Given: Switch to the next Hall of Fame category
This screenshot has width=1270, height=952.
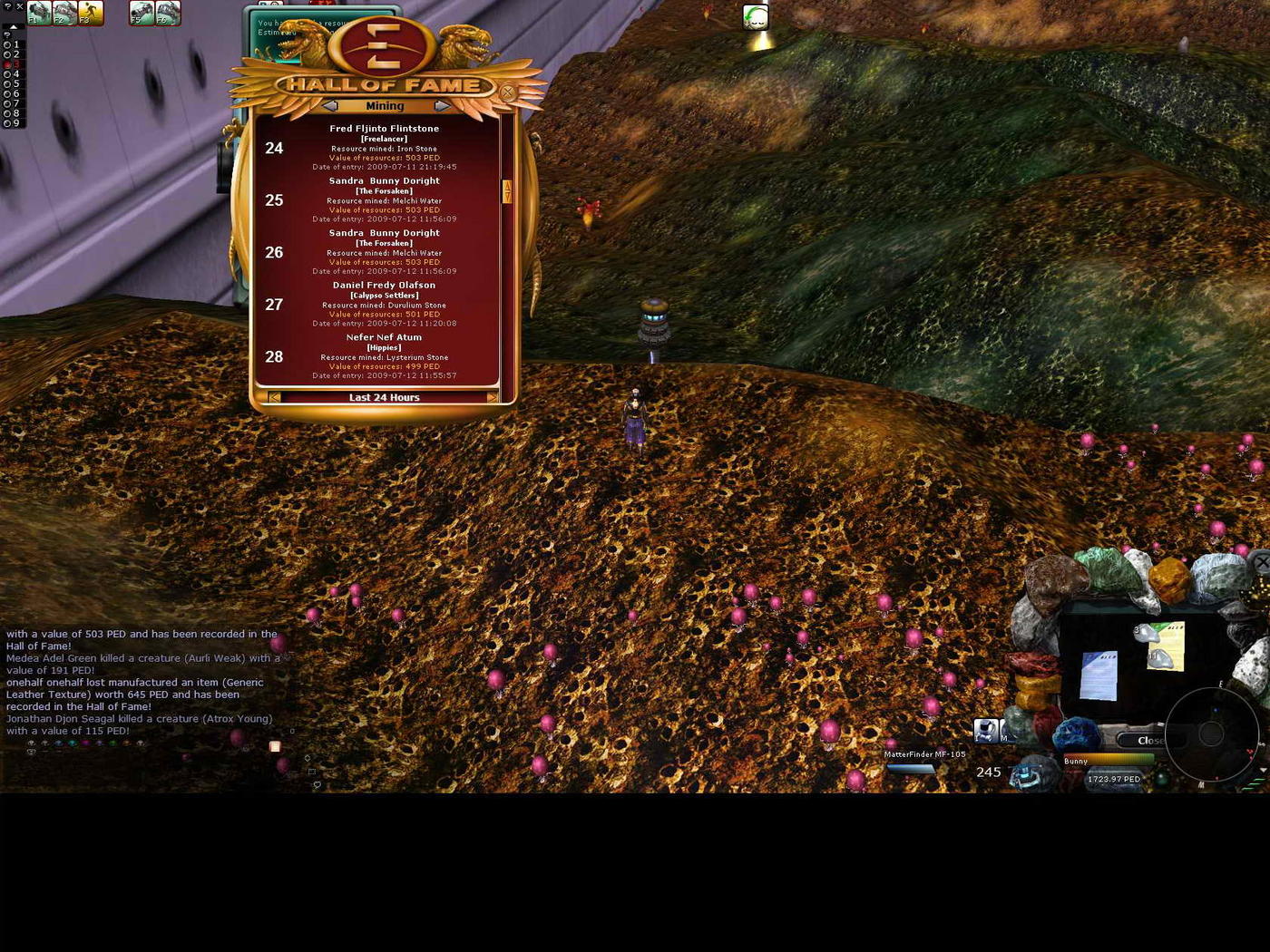Looking at the screenshot, I should click(x=442, y=106).
